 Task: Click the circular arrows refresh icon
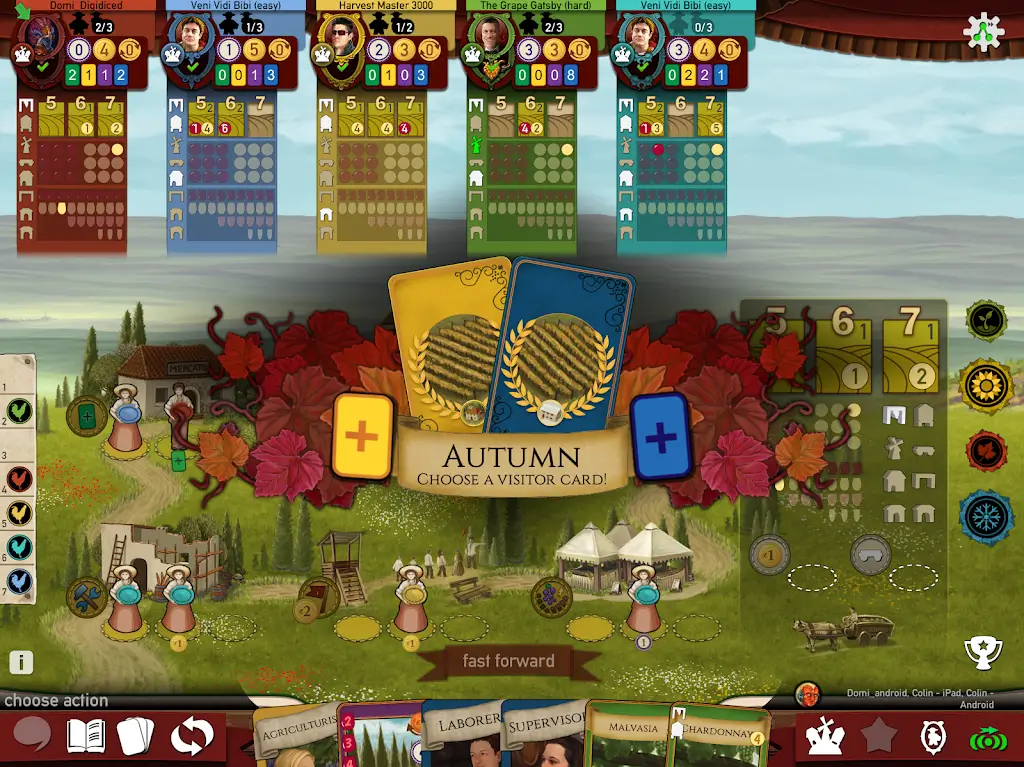[191, 736]
